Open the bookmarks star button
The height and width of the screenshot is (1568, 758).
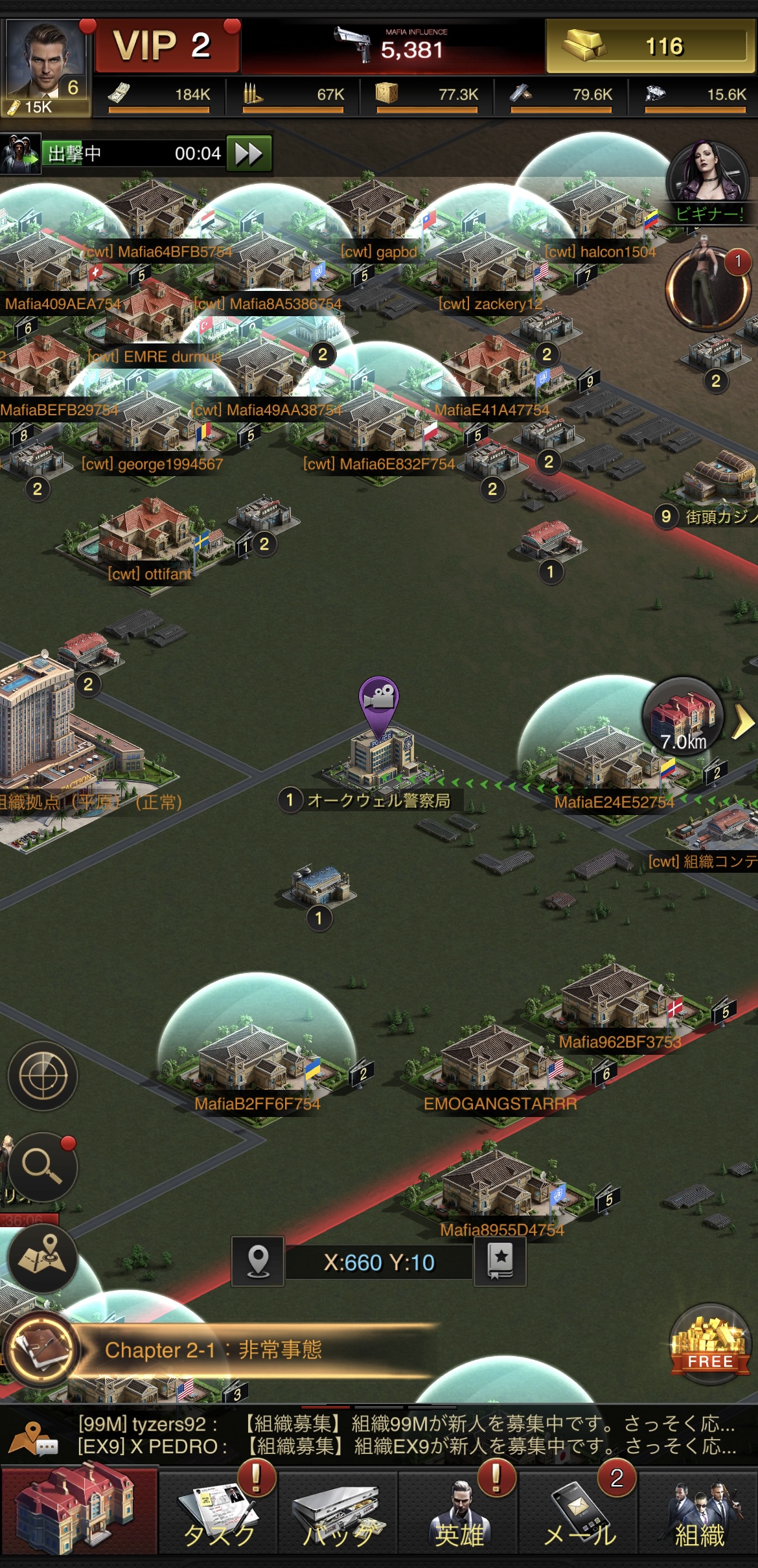point(500,1262)
